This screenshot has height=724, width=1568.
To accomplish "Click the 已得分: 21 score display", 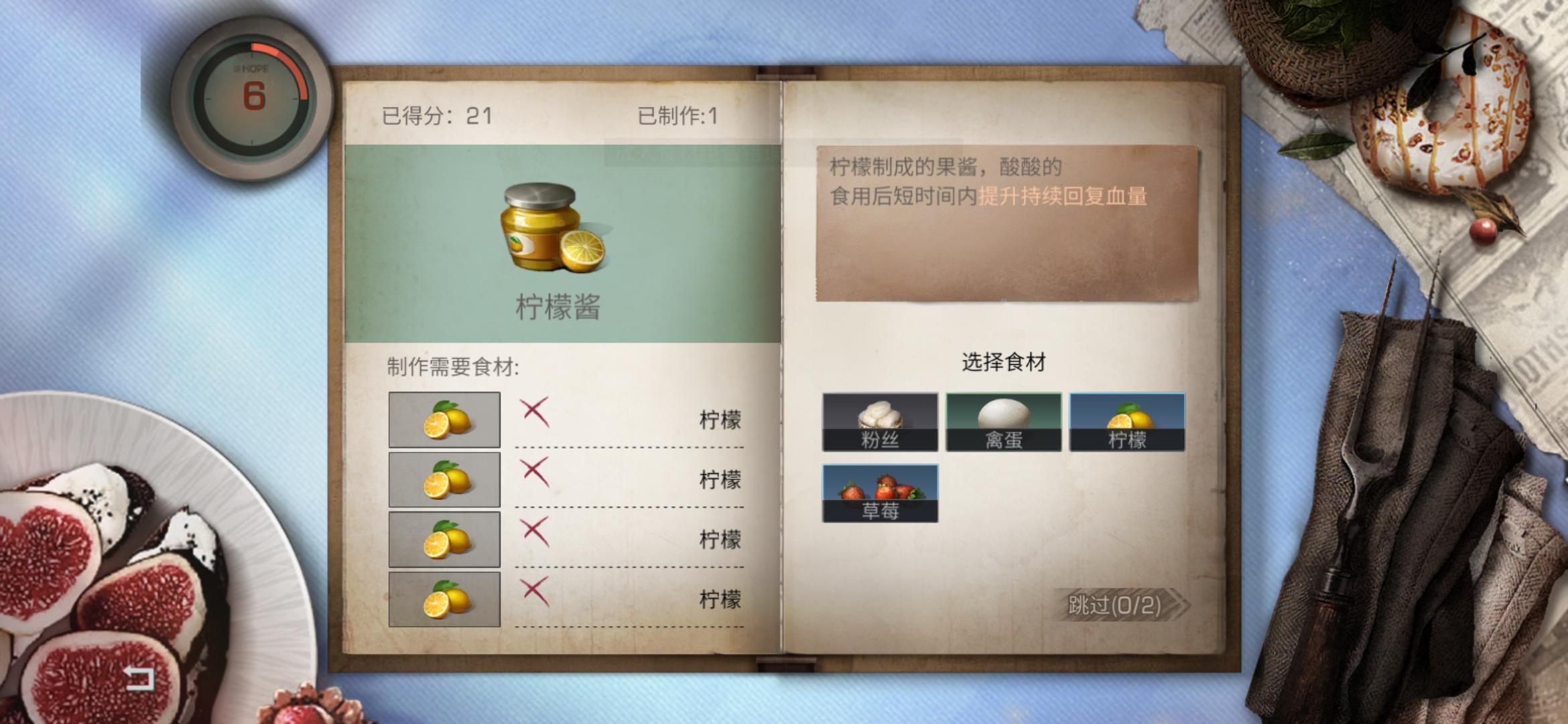I will click(x=436, y=115).
